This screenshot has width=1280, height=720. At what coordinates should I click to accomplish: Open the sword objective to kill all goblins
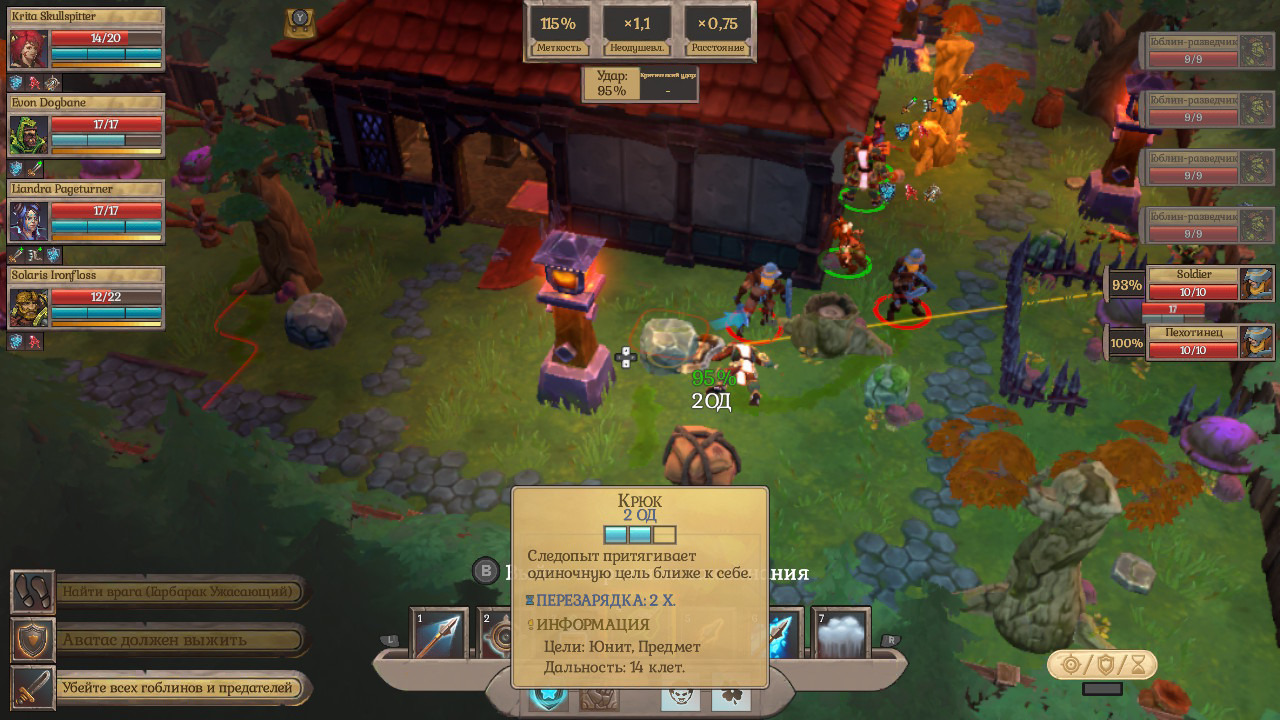(32, 688)
